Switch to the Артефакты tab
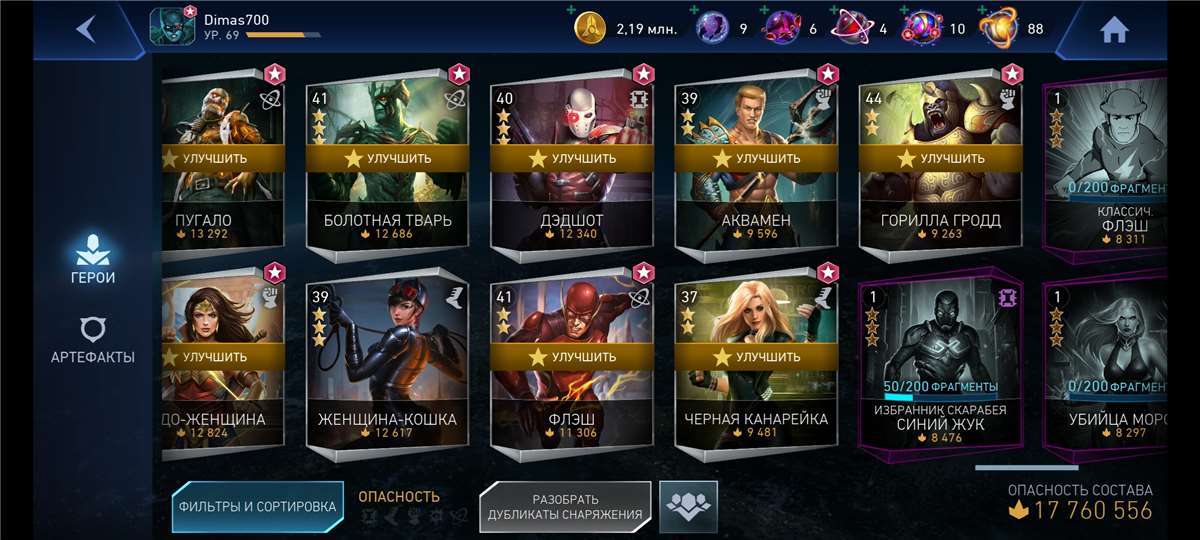 pyautogui.click(x=92, y=340)
